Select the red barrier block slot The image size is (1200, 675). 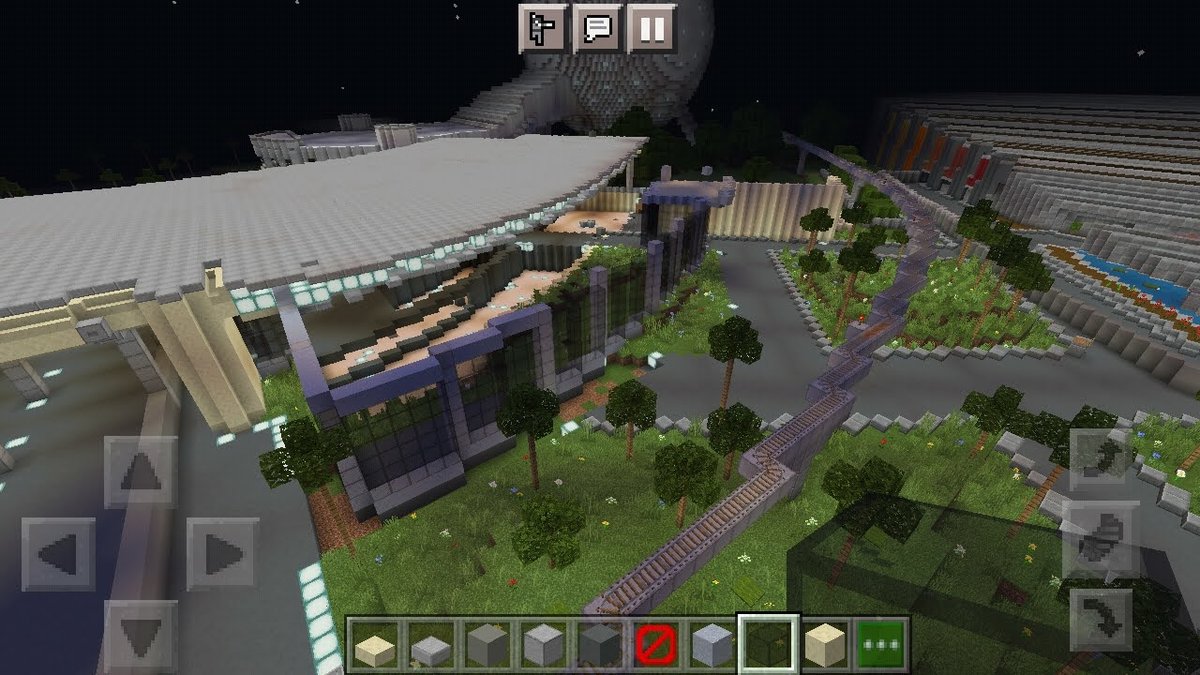655,643
